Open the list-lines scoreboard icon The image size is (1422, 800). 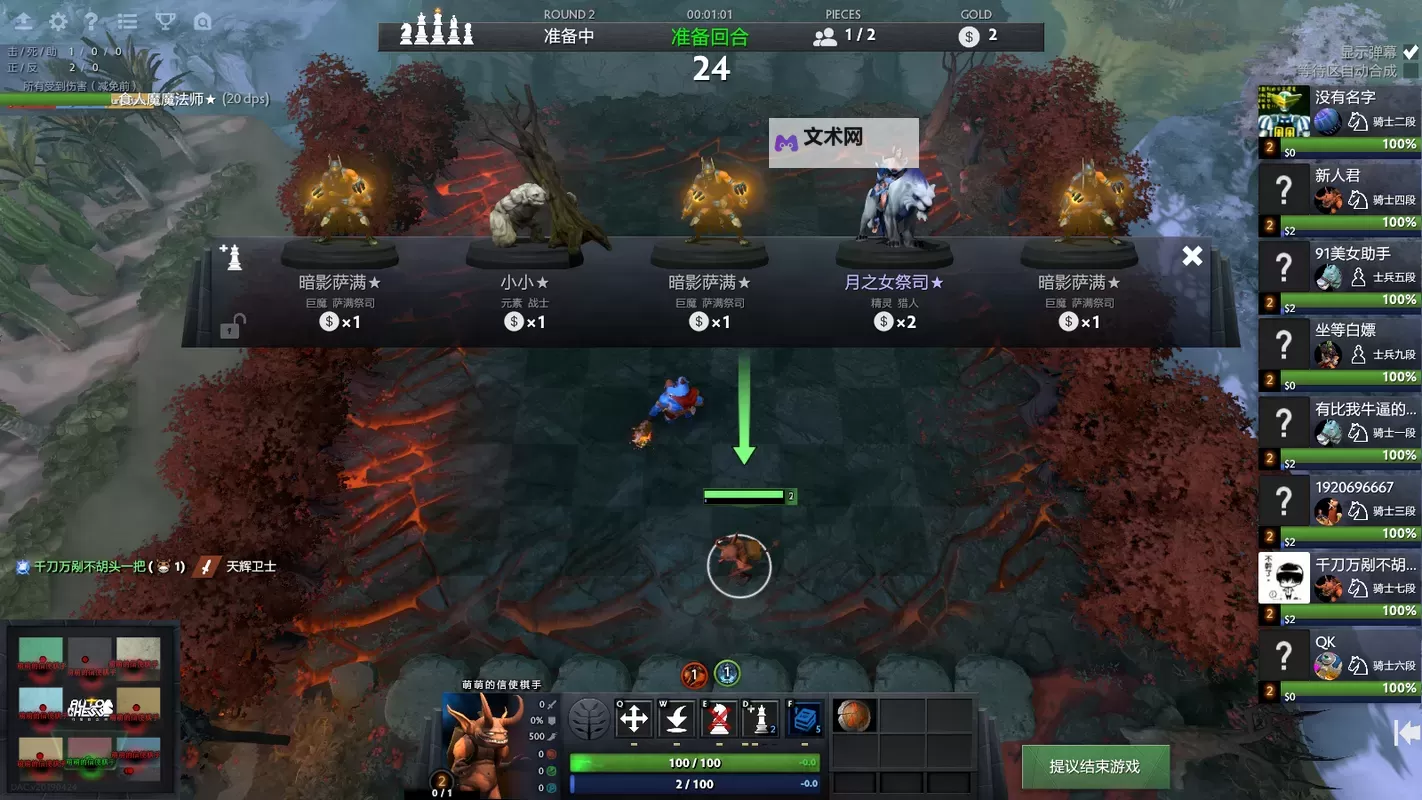point(128,22)
